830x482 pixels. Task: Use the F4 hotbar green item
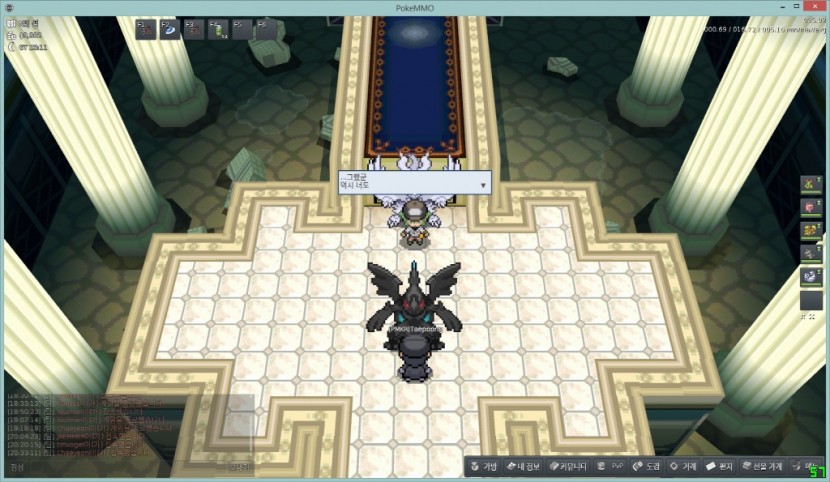point(218,29)
